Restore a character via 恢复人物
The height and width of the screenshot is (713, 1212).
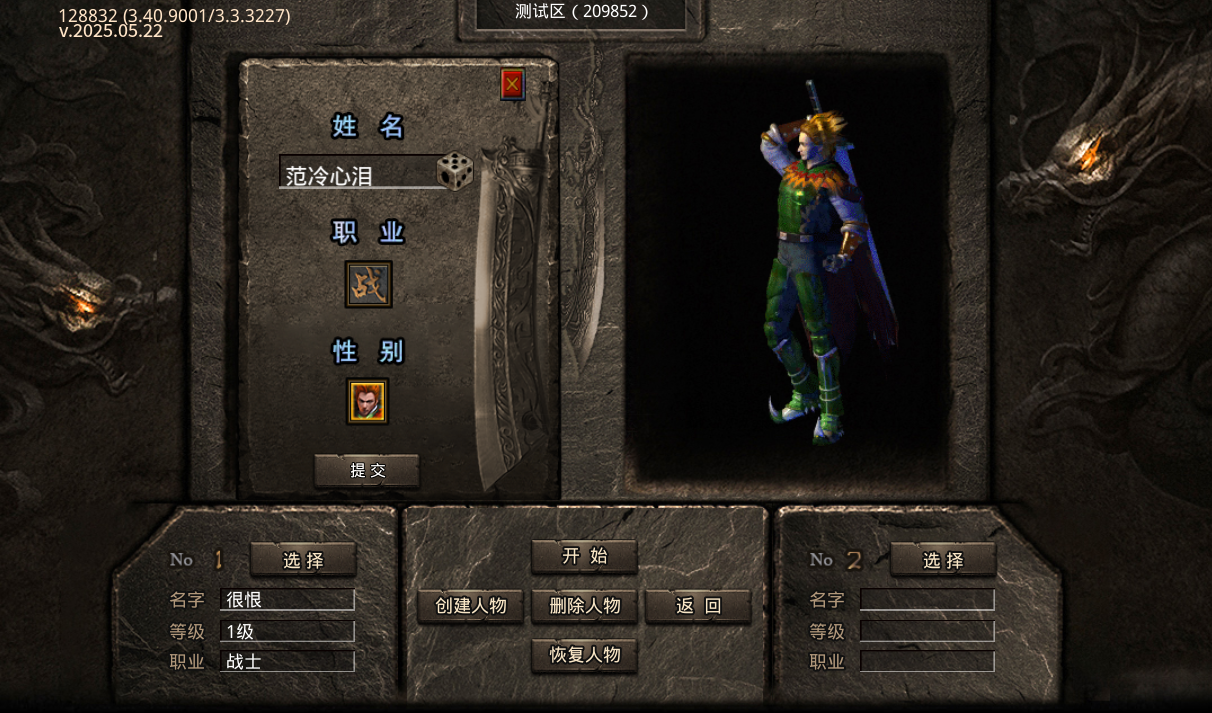[x=584, y=656]
